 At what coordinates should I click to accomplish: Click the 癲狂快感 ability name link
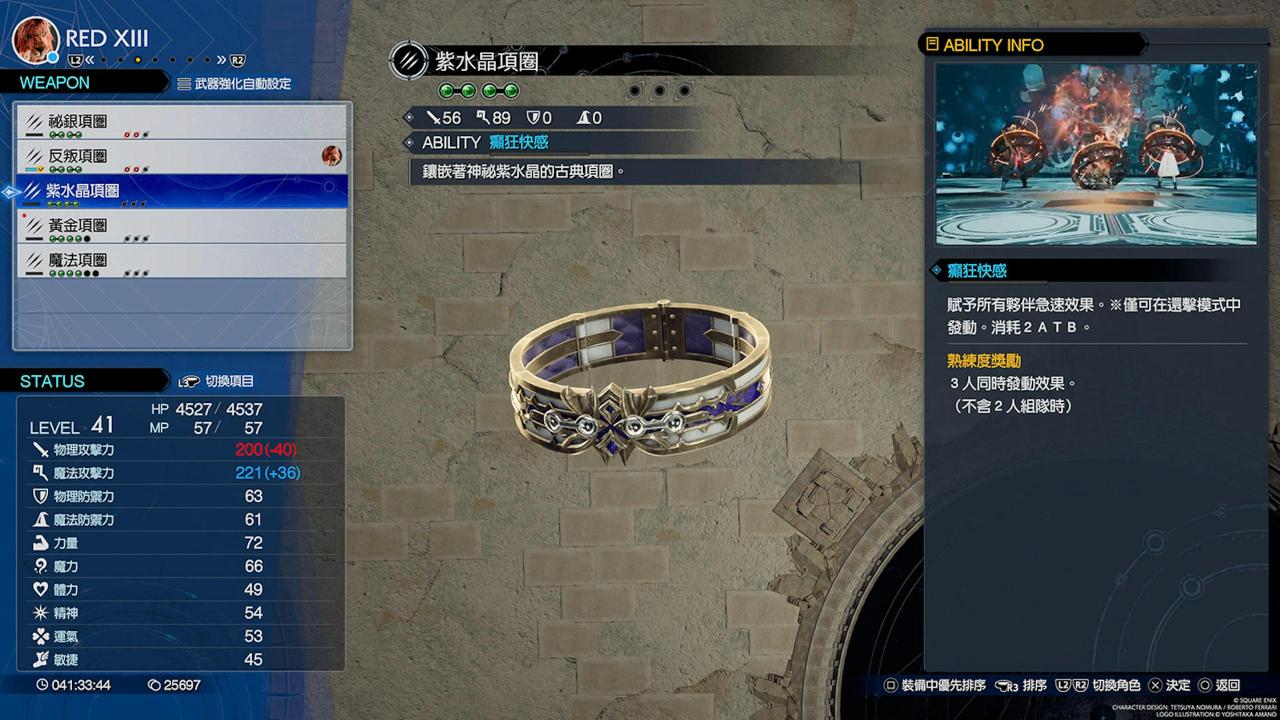(x=518, y=143)
